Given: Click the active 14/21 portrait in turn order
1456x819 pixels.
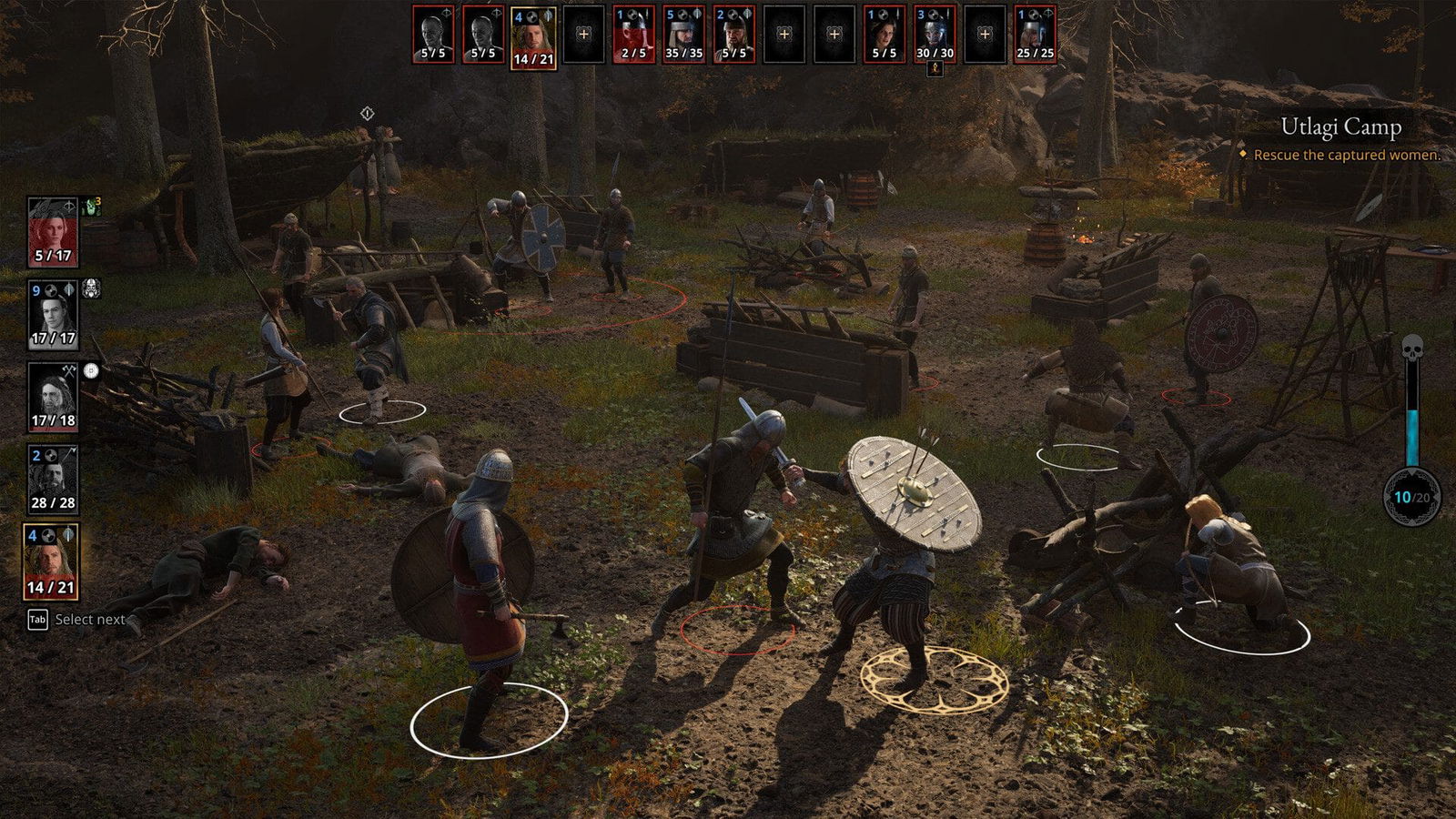Looking at the screenshot, I should tap(533, 37).
